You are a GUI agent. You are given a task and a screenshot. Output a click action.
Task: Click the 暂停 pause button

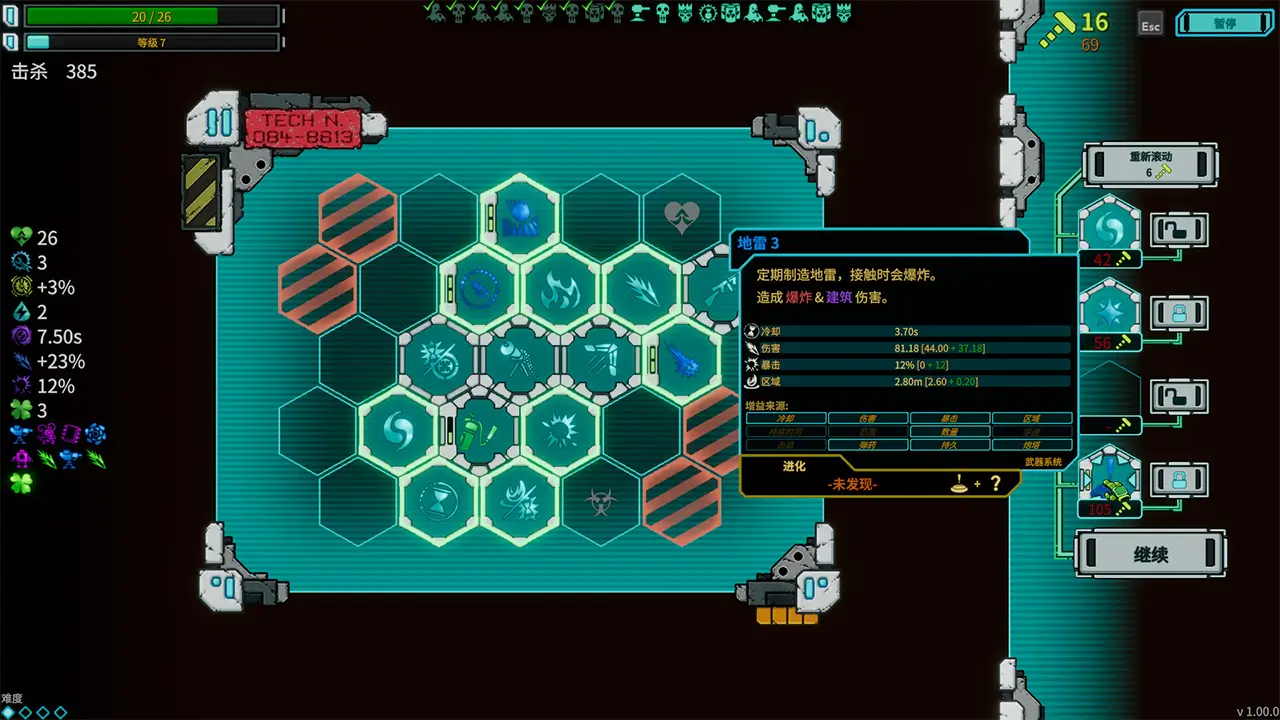click(x=1224, y=23)
